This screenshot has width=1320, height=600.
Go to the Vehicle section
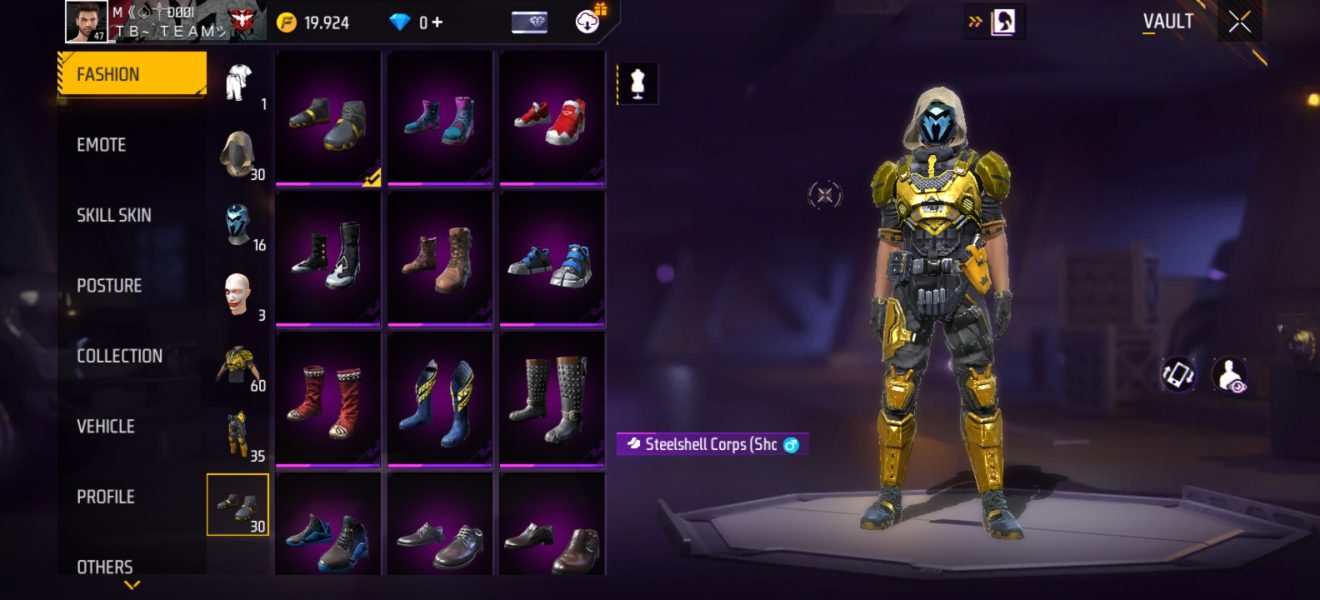106,426
